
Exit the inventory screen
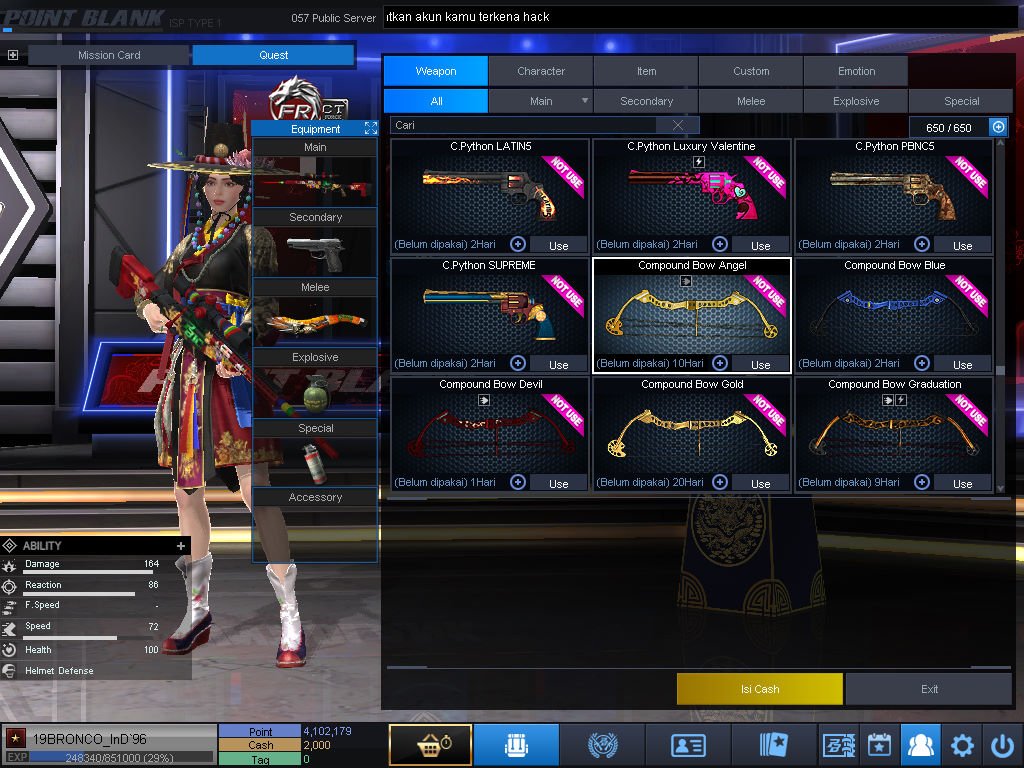click(x=929, y=689)
